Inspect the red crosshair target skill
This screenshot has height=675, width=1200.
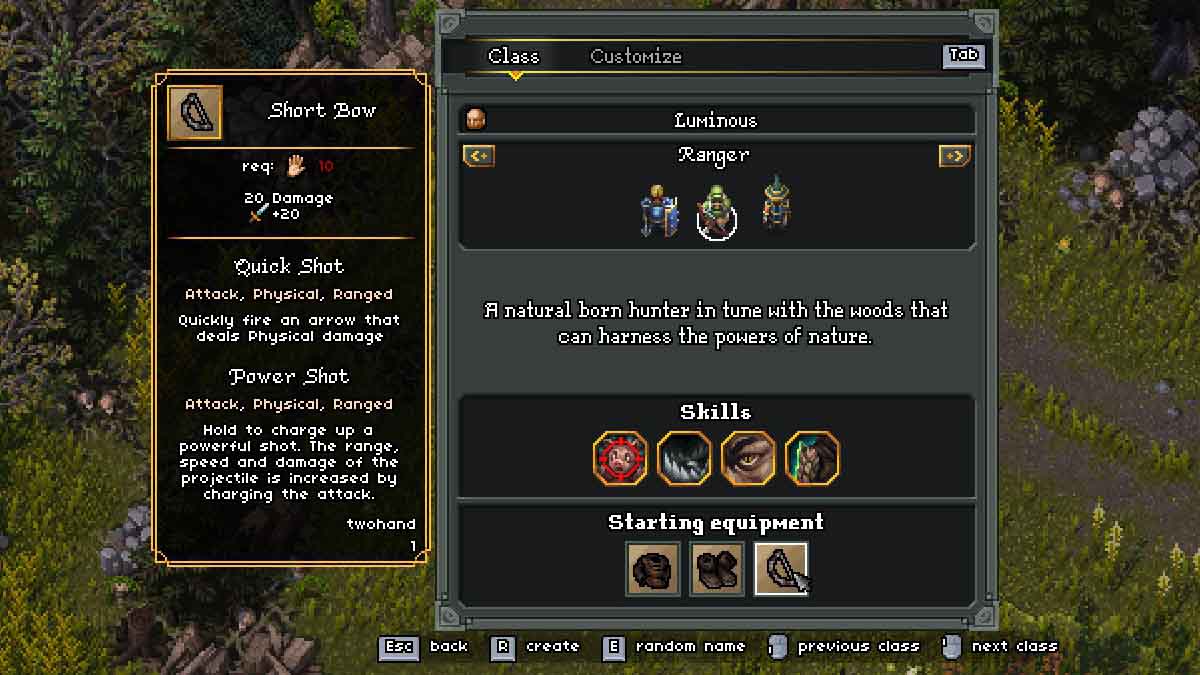click(x=620, y=458)
